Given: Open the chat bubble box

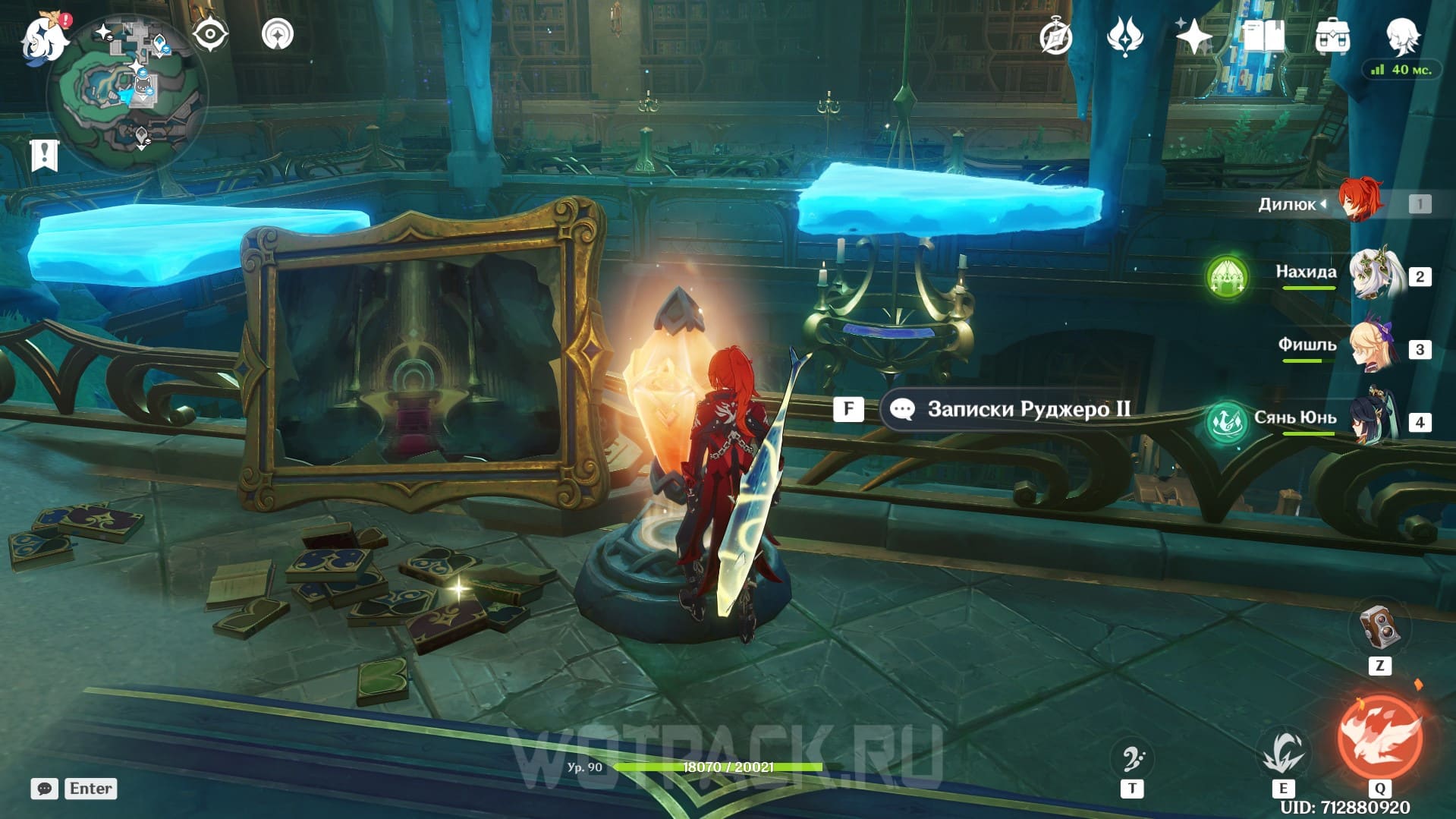Looking at the screenshot, I should [x=45, y=789].
